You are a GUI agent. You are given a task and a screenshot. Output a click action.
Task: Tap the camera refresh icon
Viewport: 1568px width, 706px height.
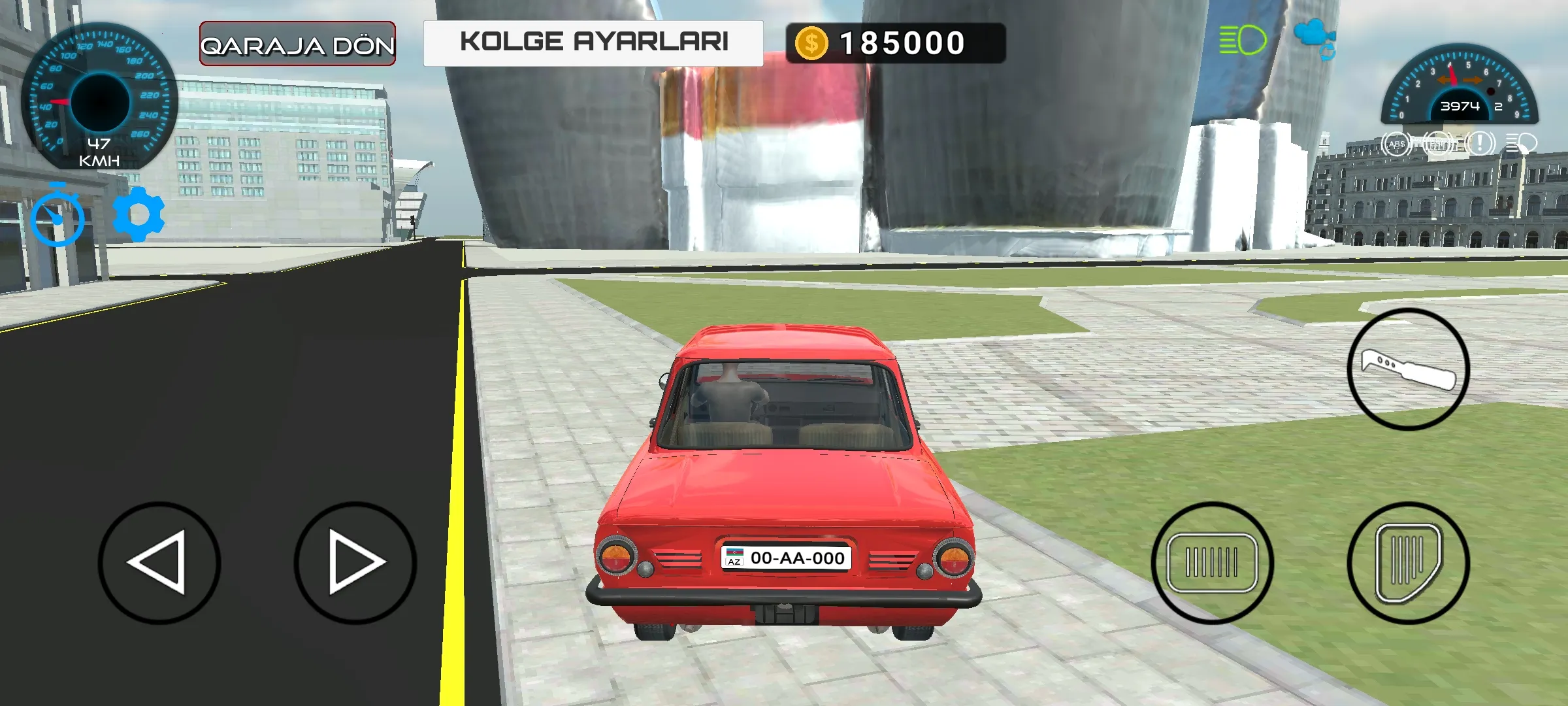tap(1327, 51)
